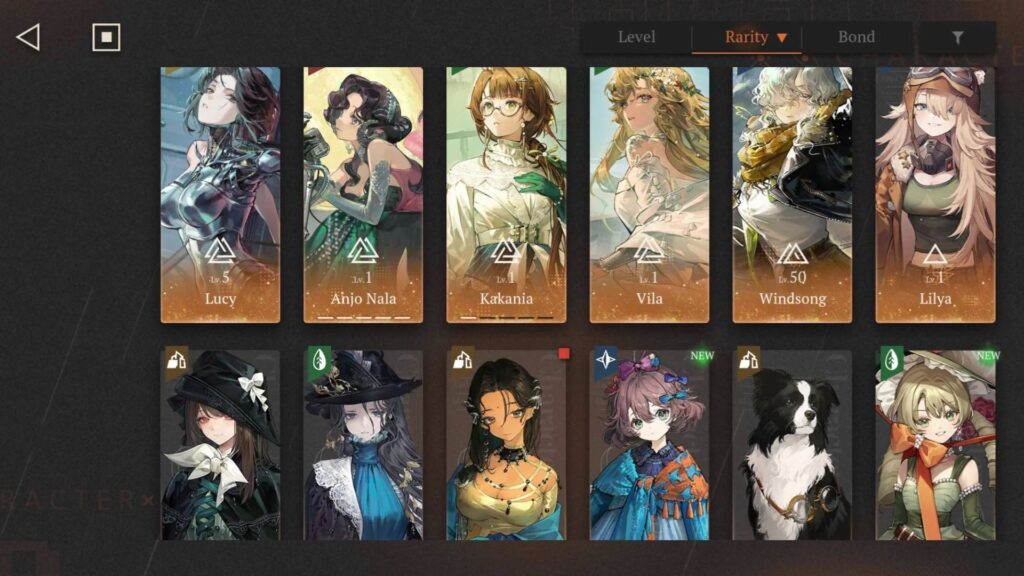Select the border collie dog card
The image size is (1024, 576).
coord(792,445)
